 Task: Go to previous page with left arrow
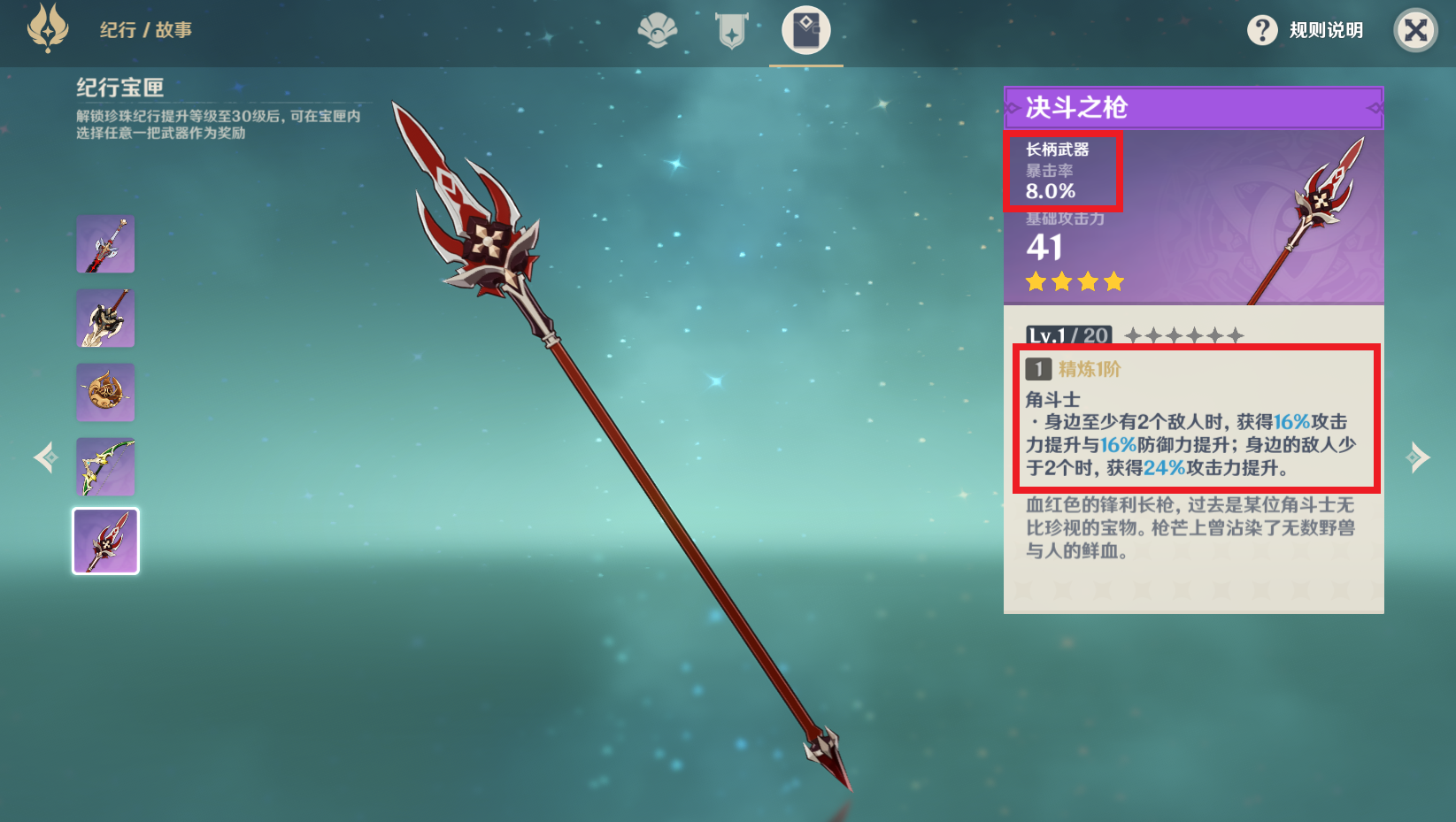pos(44,457)
